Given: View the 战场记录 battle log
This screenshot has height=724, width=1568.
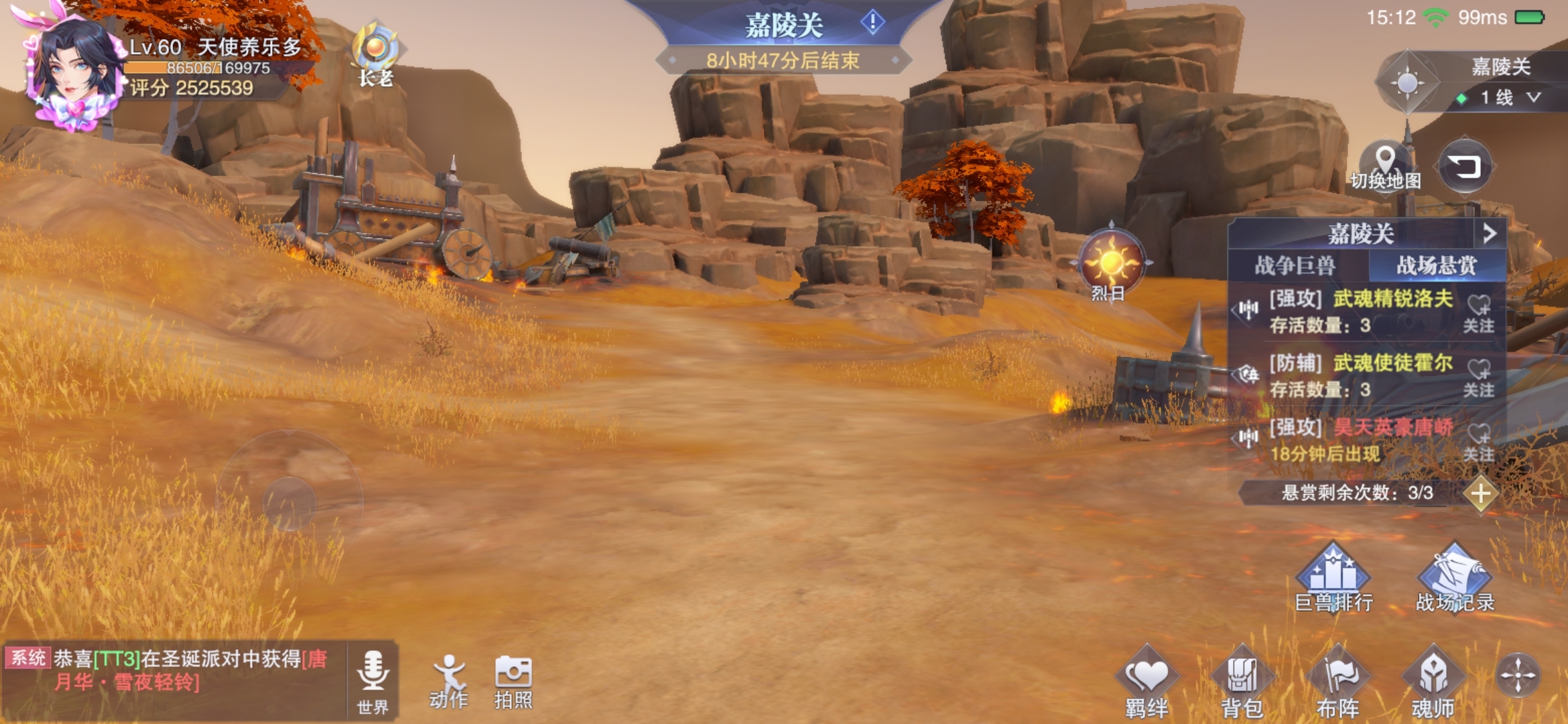Looking at the screenshot, I should coord(1455,580).
